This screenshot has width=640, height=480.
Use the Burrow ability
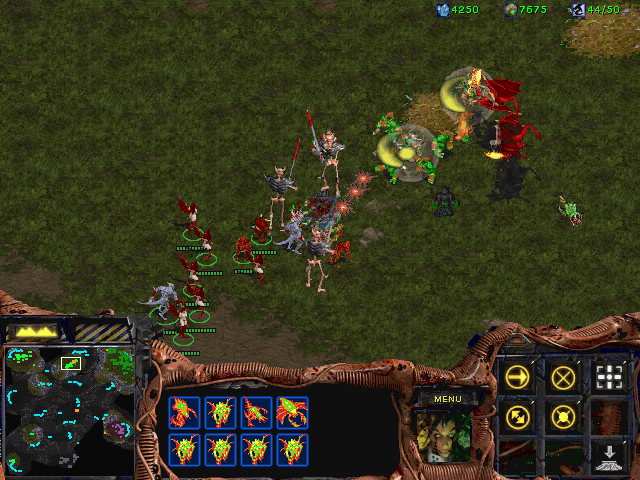pyautogui.click(x=609, y=456)
